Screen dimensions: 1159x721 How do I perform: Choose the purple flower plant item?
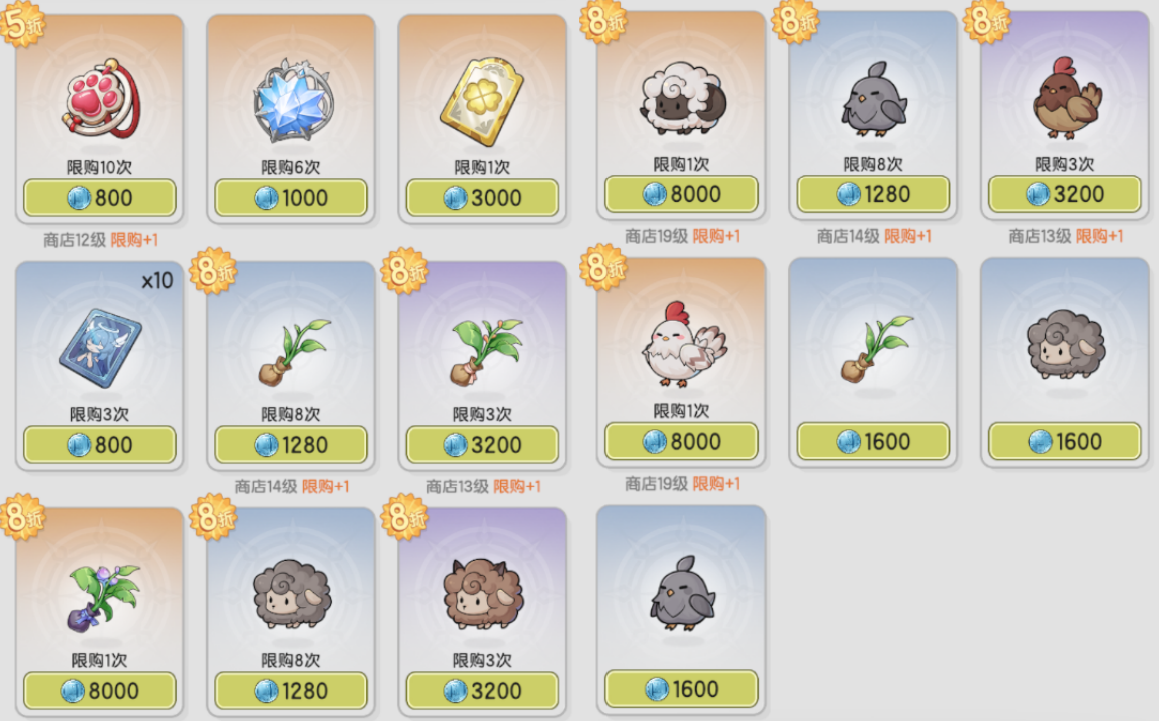pyautogui.click(x=100, y=596)
